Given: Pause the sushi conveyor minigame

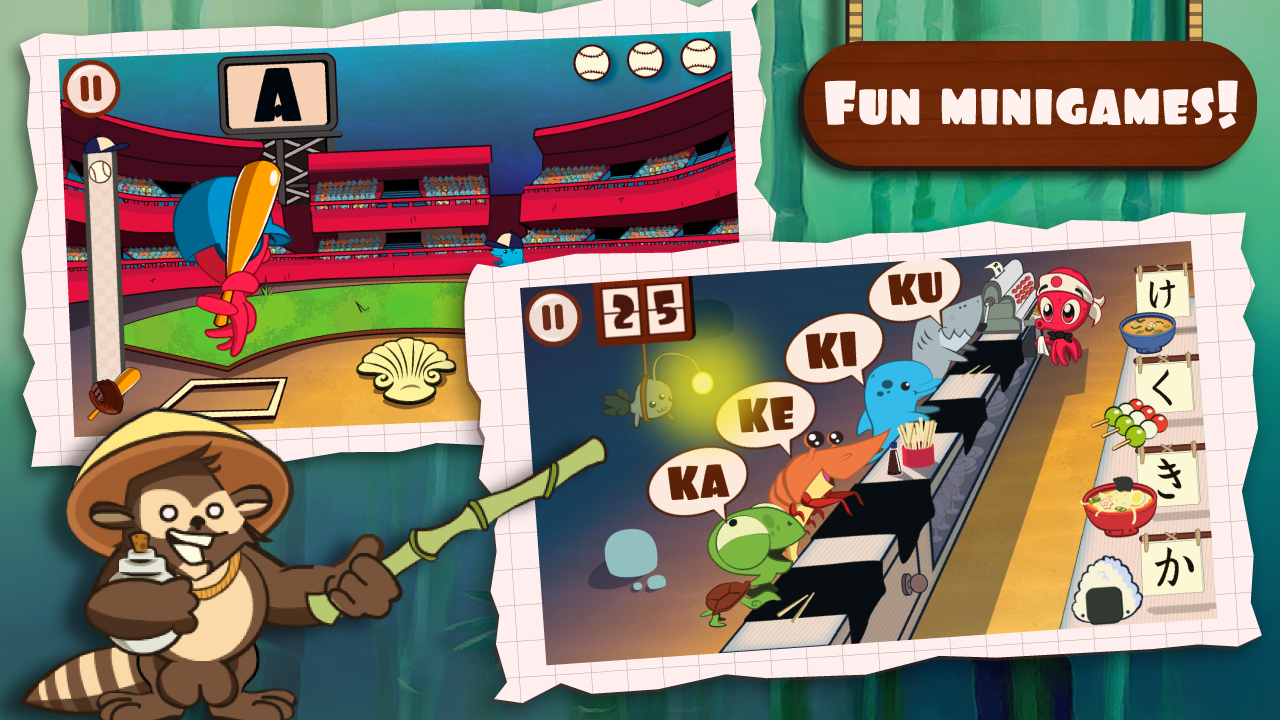Looking at the screenshot, I should coord(556,315).
